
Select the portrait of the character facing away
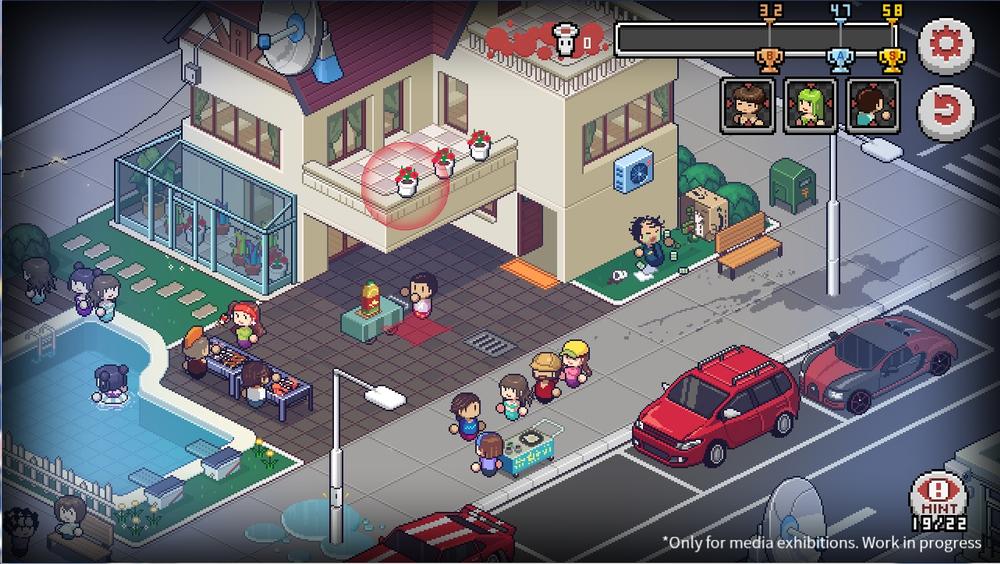[x=873, y=106]
